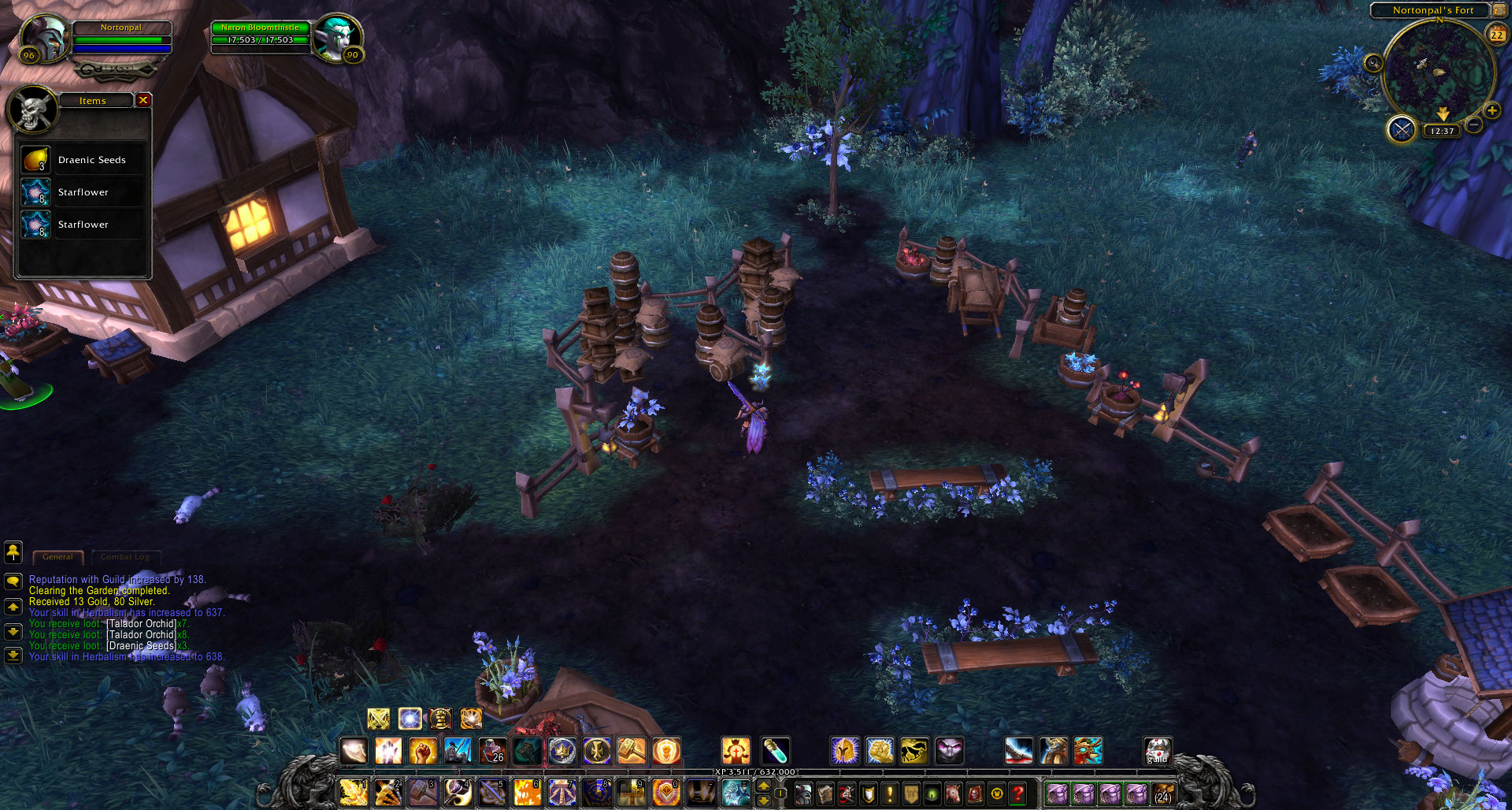Open the calendar showing day 22
This screenshot has height=810, width=1512.
coord(1497,34)
